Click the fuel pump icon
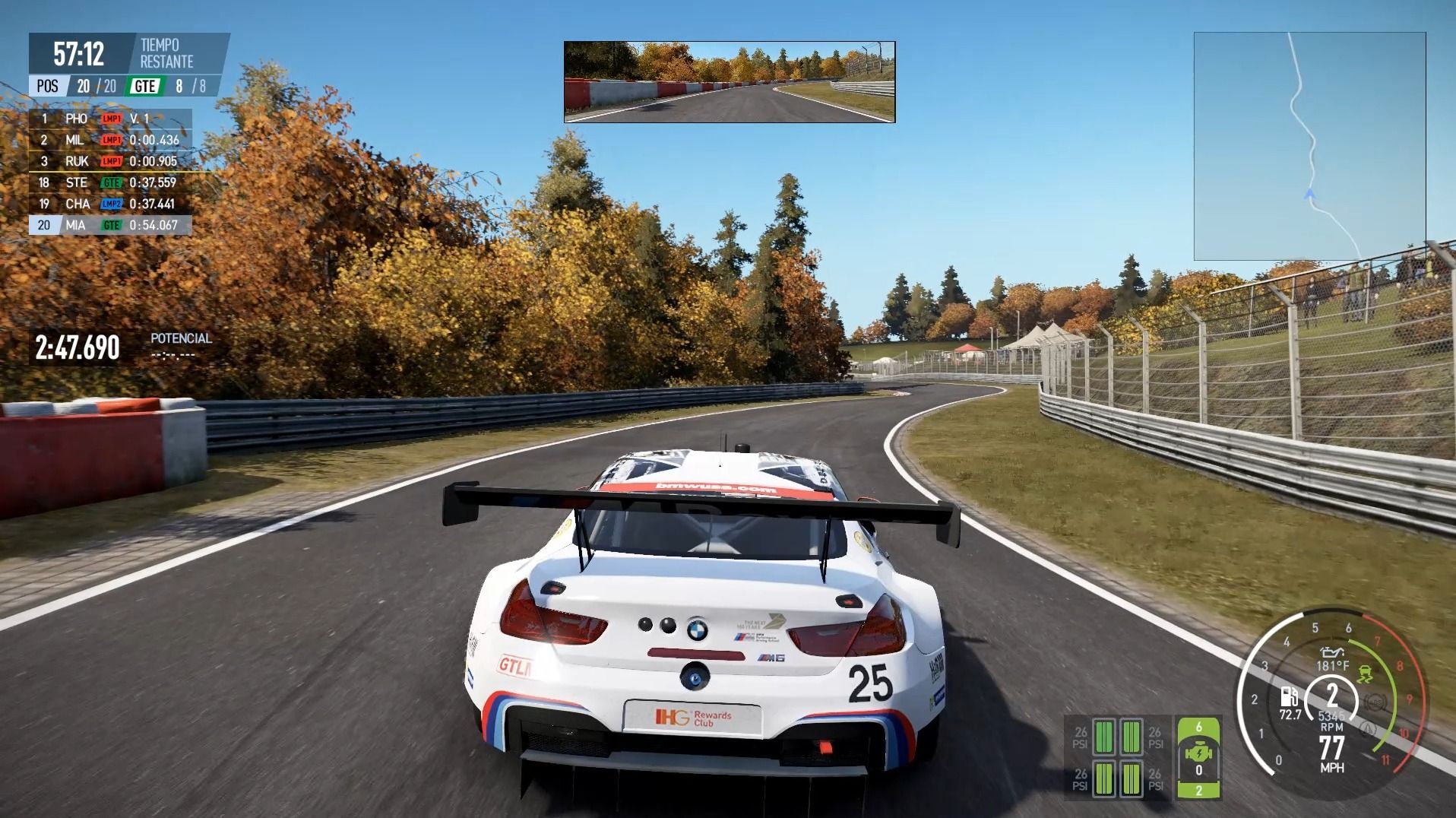 click(x=1289, y=696)
